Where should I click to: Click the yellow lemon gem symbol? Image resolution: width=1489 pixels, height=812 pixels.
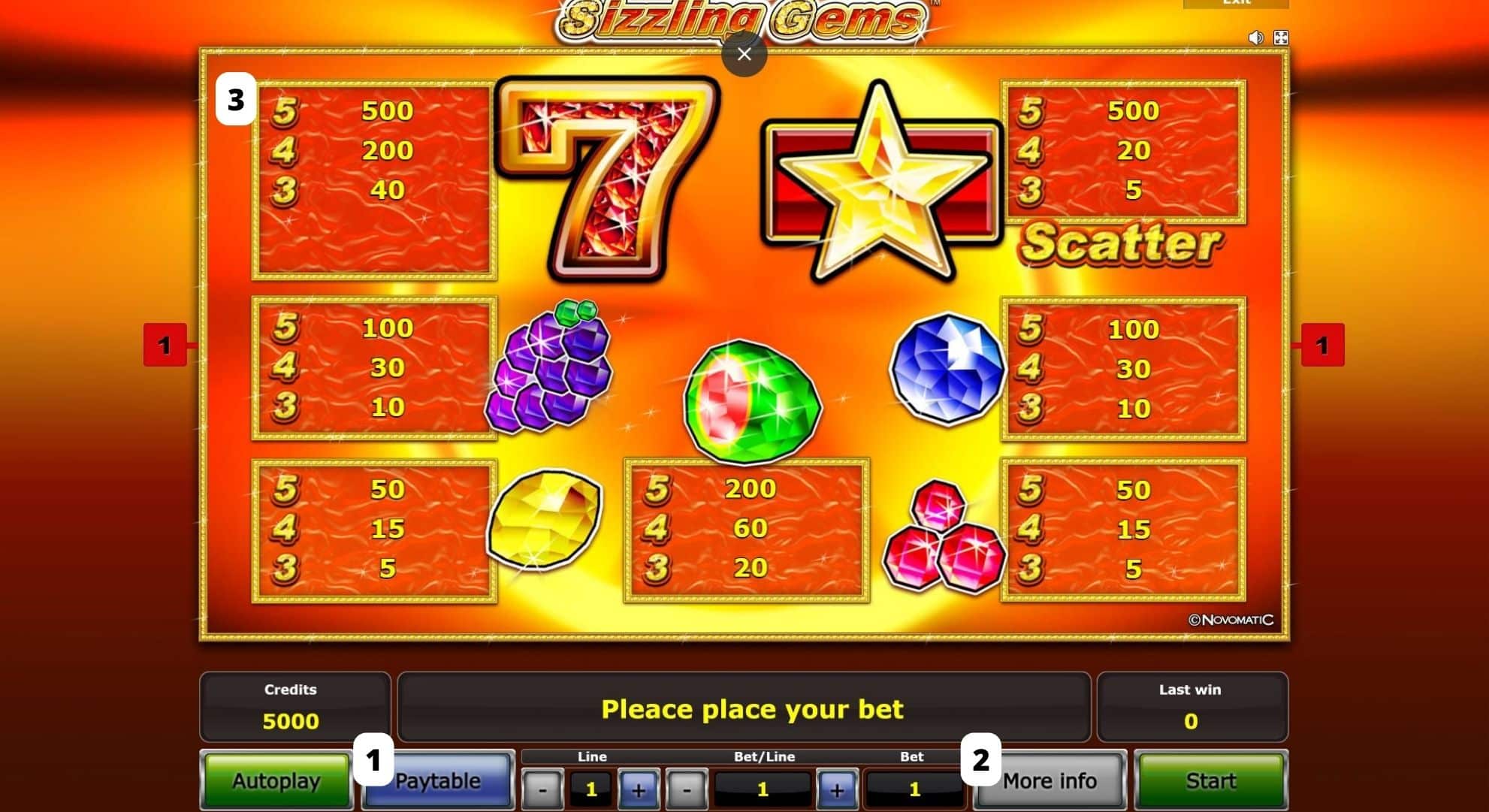pos(545,522)
